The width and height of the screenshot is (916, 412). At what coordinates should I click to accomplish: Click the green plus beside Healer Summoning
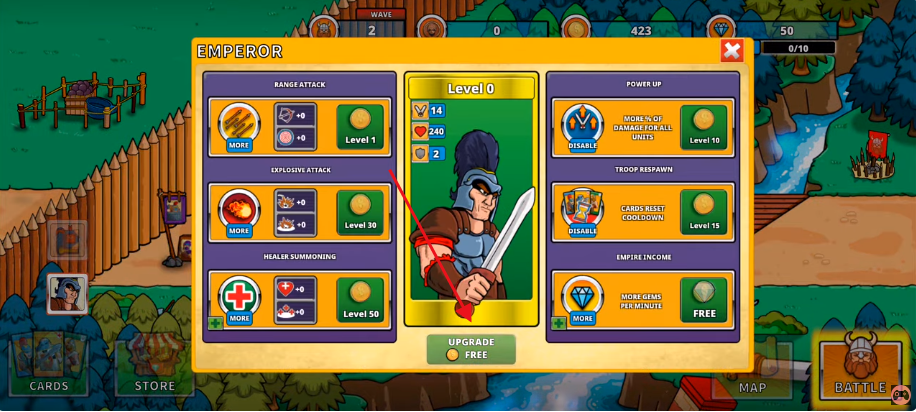215,323
